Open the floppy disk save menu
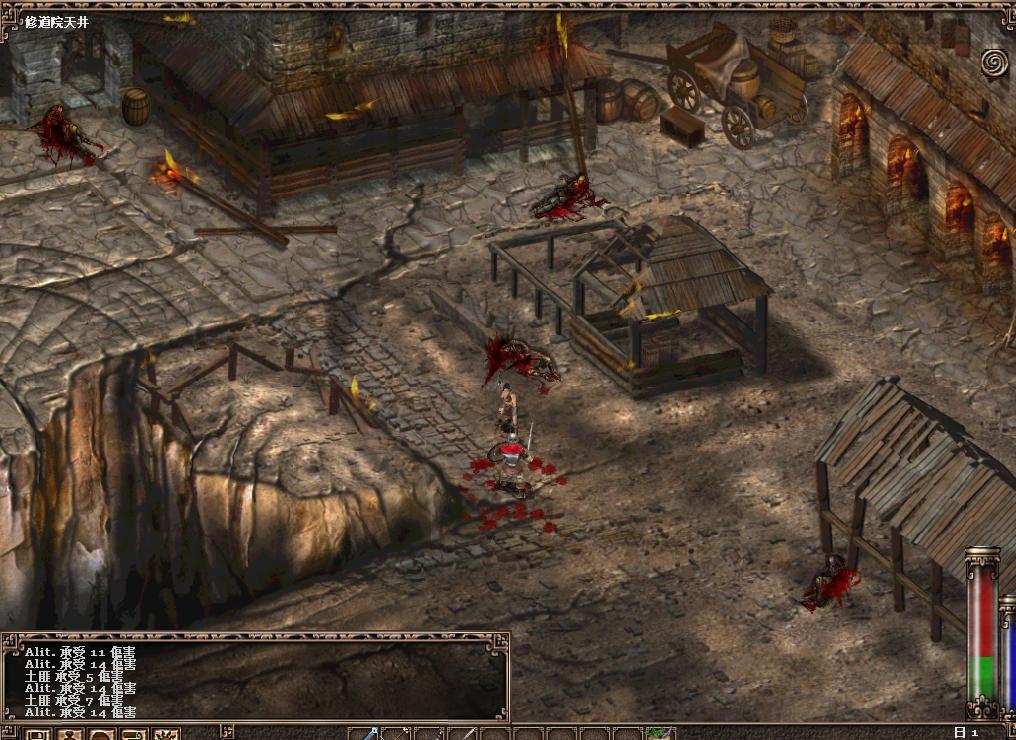The width and height of the screenshot is (1016, 740). (38, 735)
